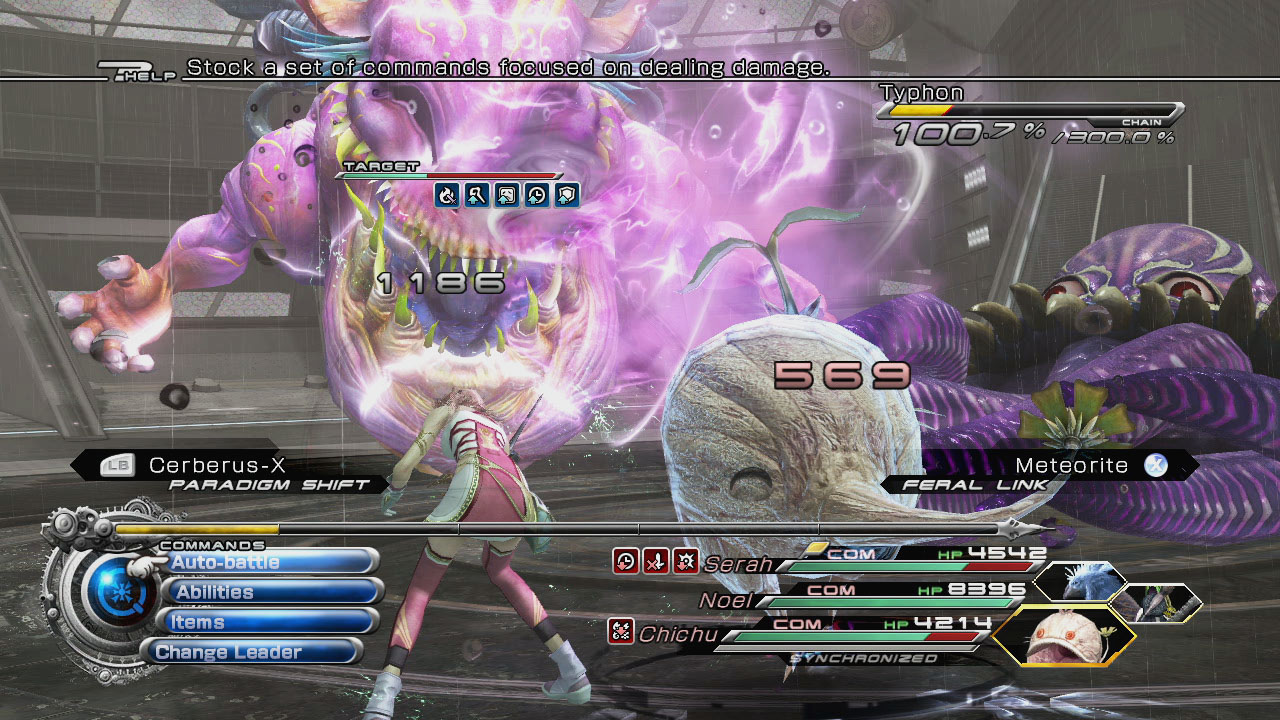Choose the Change Leader command
This screenshot has width=1280, height=720.
252,652
